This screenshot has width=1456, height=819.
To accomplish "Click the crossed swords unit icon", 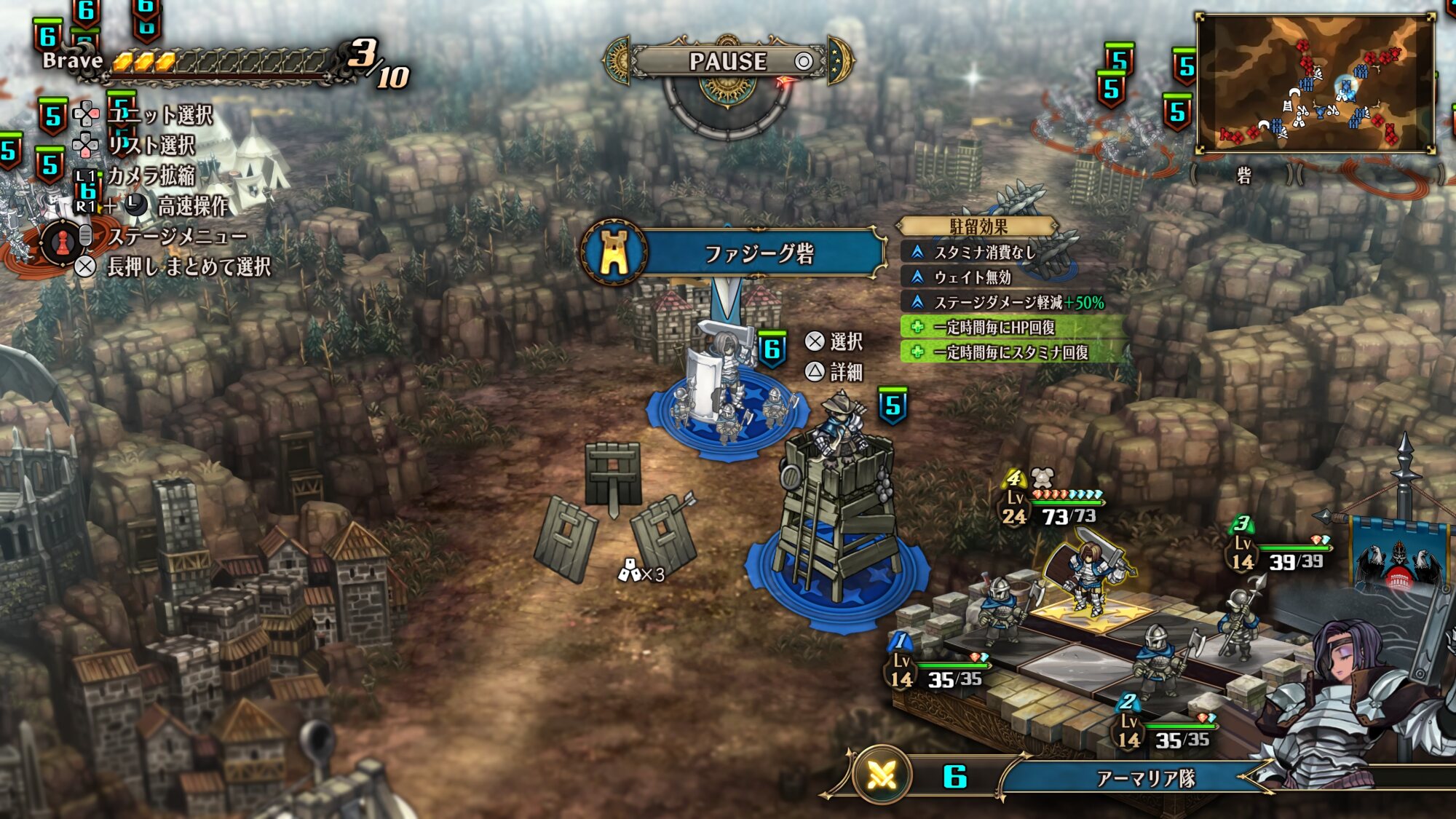I will coord(882,777).
